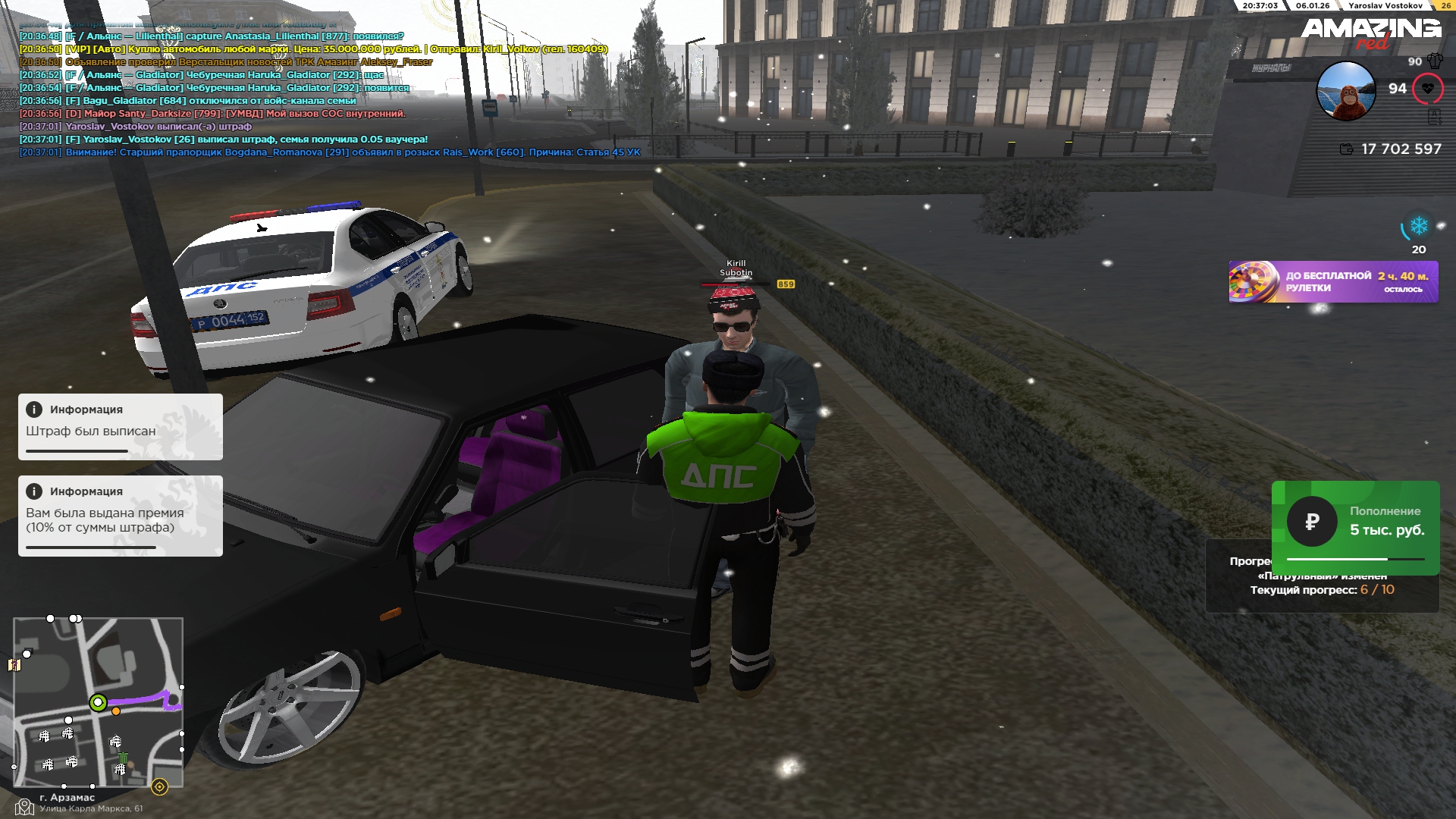This screenshot has height=819, width=1456.
Task: Click the player avatar with the orangutan
Action: (1345, 91)
